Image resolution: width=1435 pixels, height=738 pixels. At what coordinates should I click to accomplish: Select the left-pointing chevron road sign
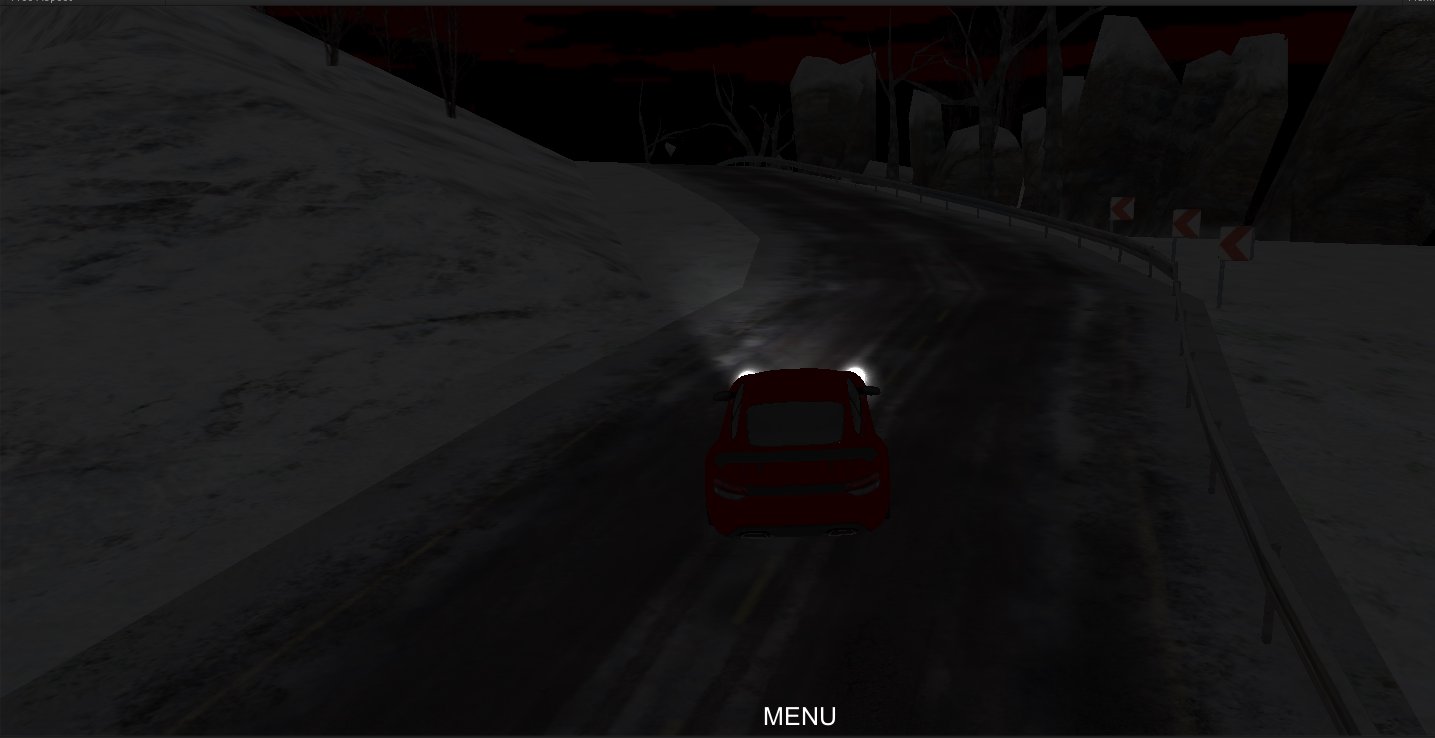pos(1120,208)
